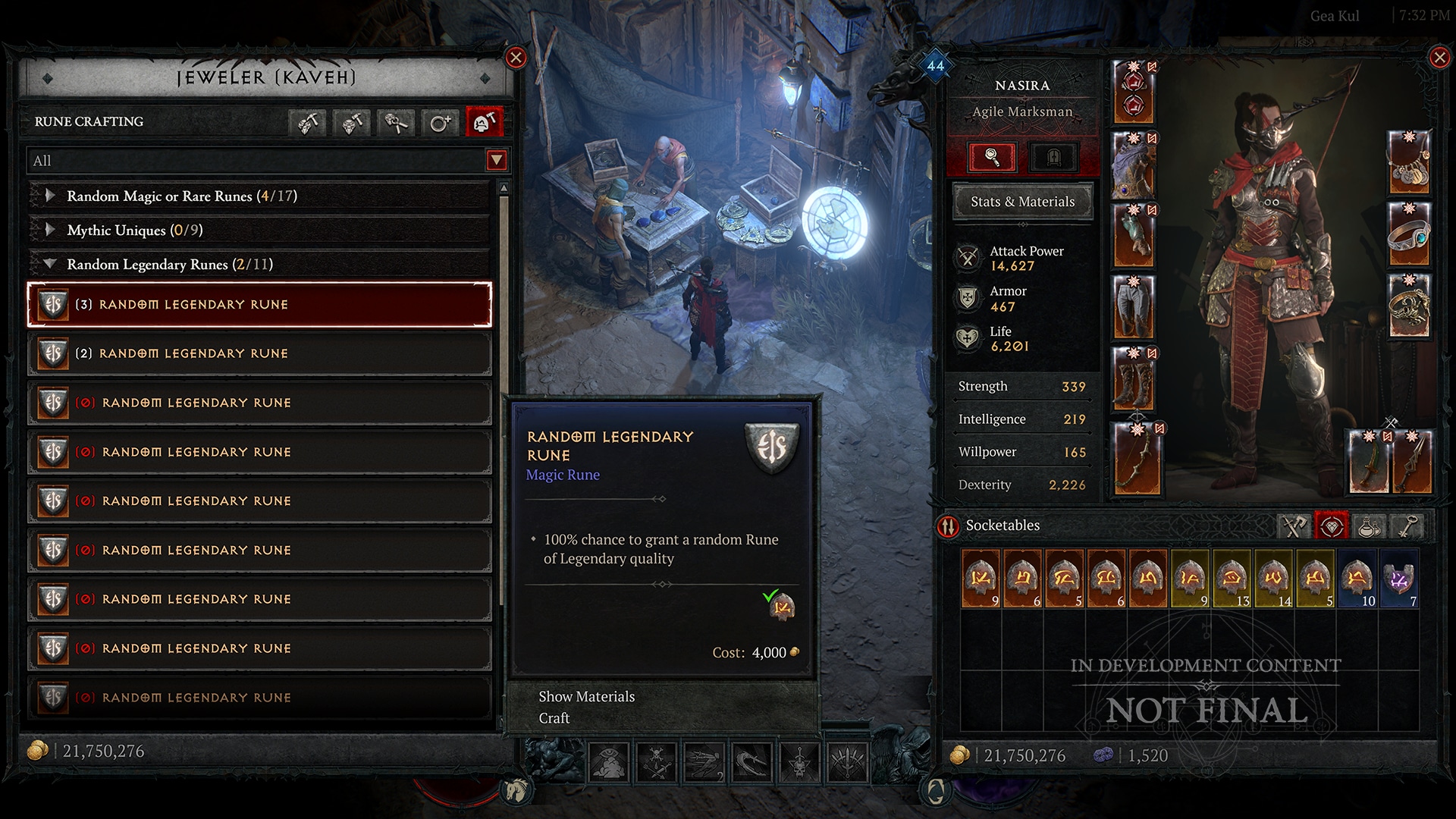Screen dimensions: 1456x819
Task: Open the Stats & Materials panel
Action: click(1022, 202)
